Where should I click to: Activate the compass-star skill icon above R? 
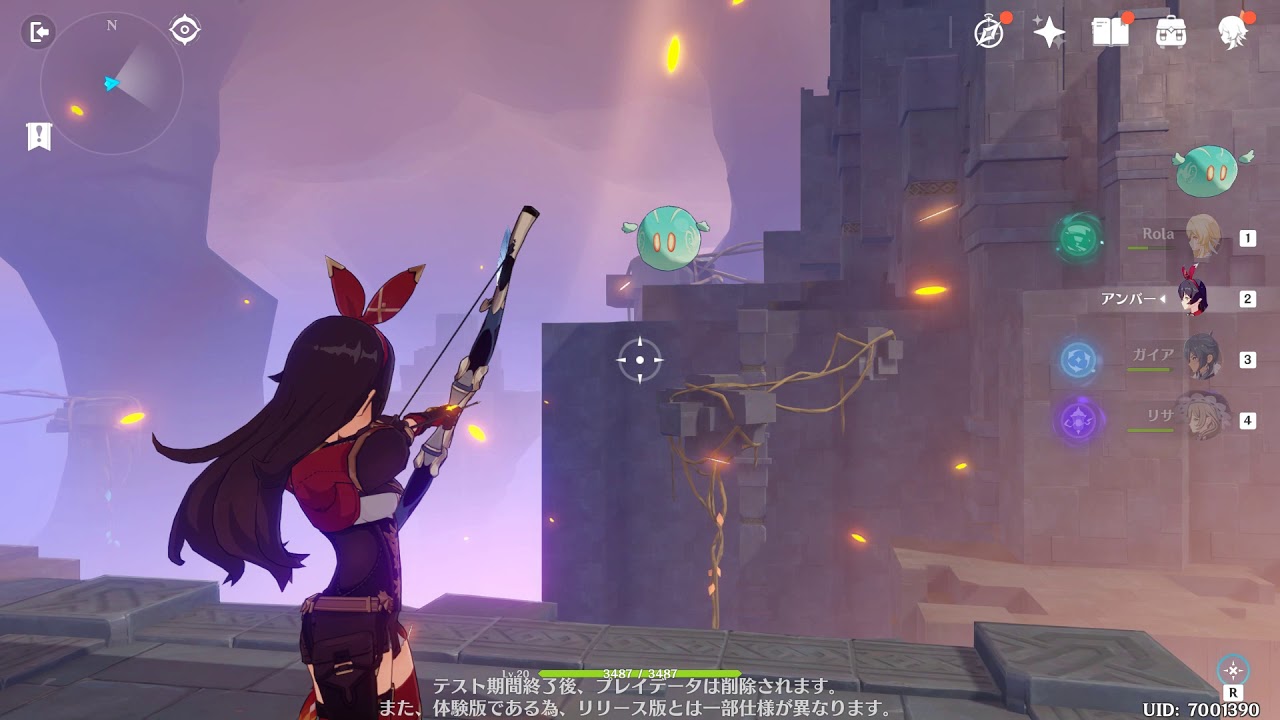[1233, 670]
